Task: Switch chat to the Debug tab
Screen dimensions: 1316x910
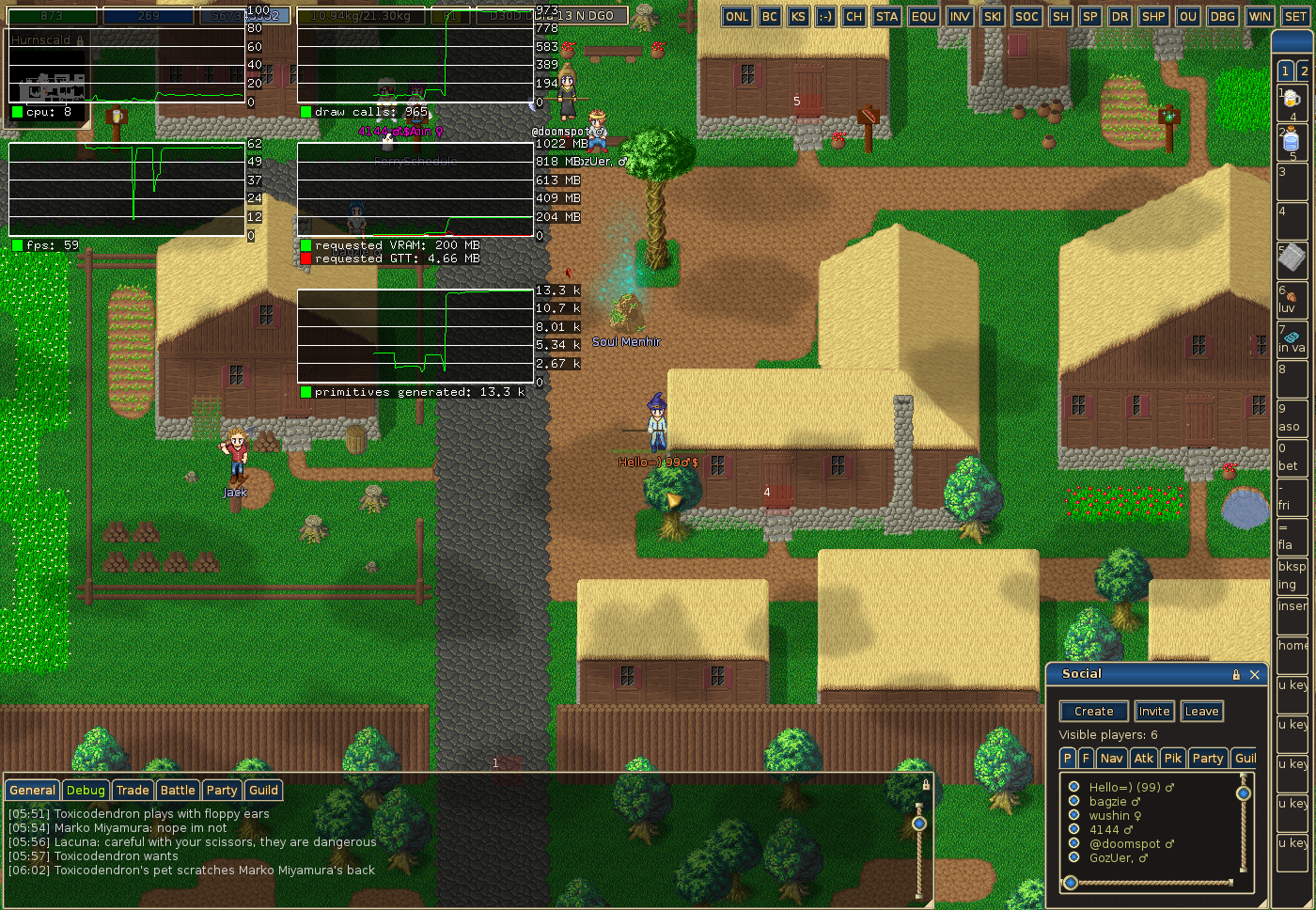Action: tap(86, 791)
